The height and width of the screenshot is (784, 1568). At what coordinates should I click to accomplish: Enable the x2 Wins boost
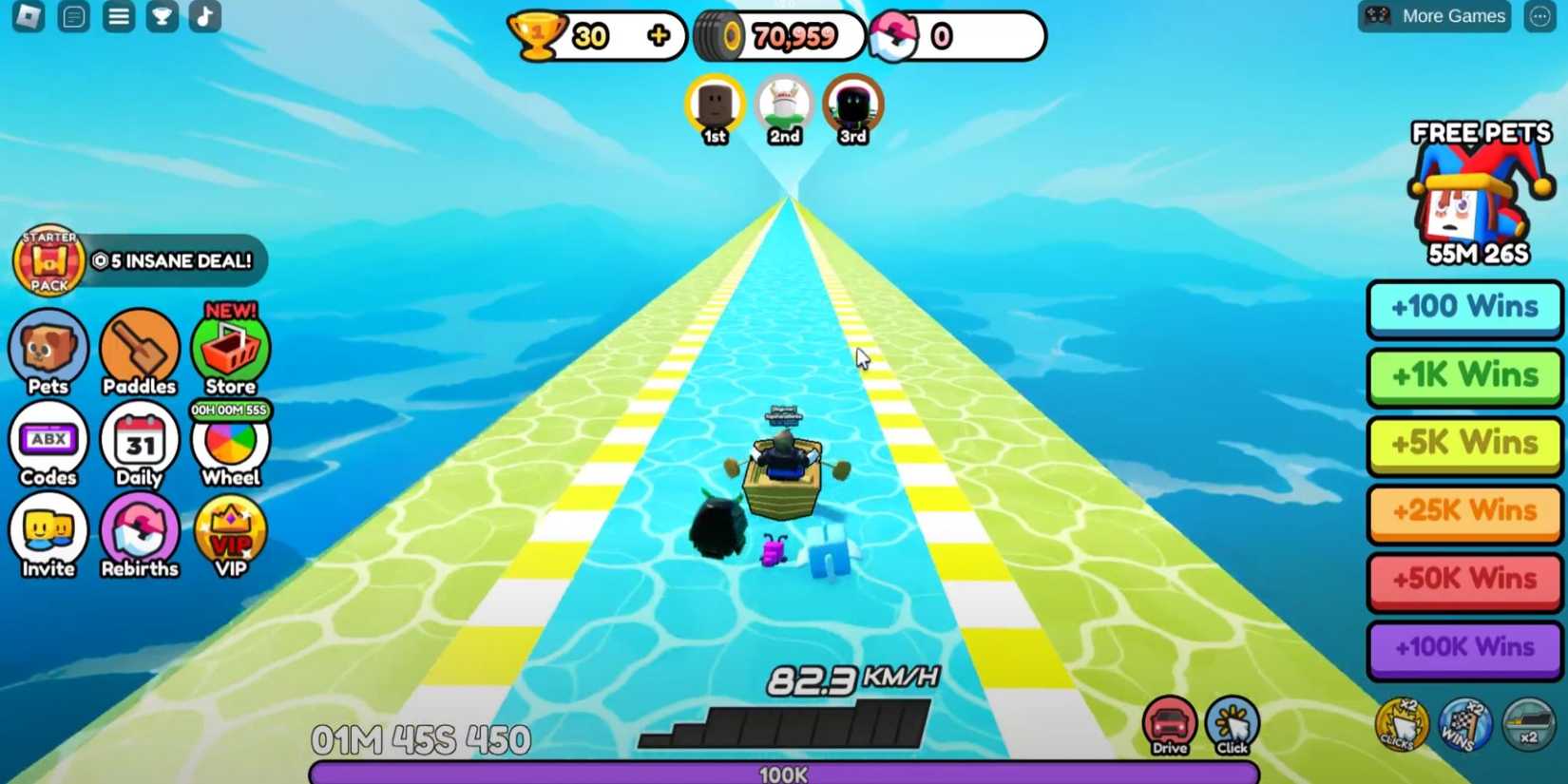(x=1464, y=724)
